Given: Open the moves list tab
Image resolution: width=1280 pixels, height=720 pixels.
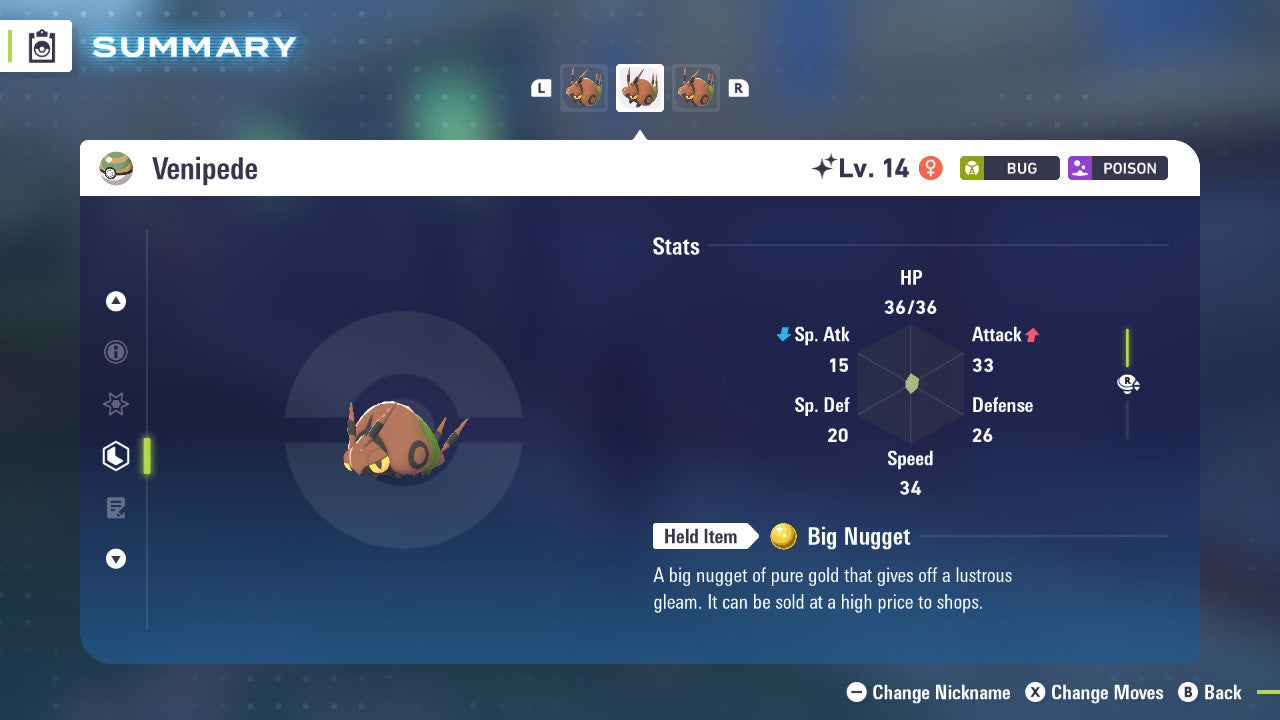Looking at the screenshot, I should click(116, 507).
